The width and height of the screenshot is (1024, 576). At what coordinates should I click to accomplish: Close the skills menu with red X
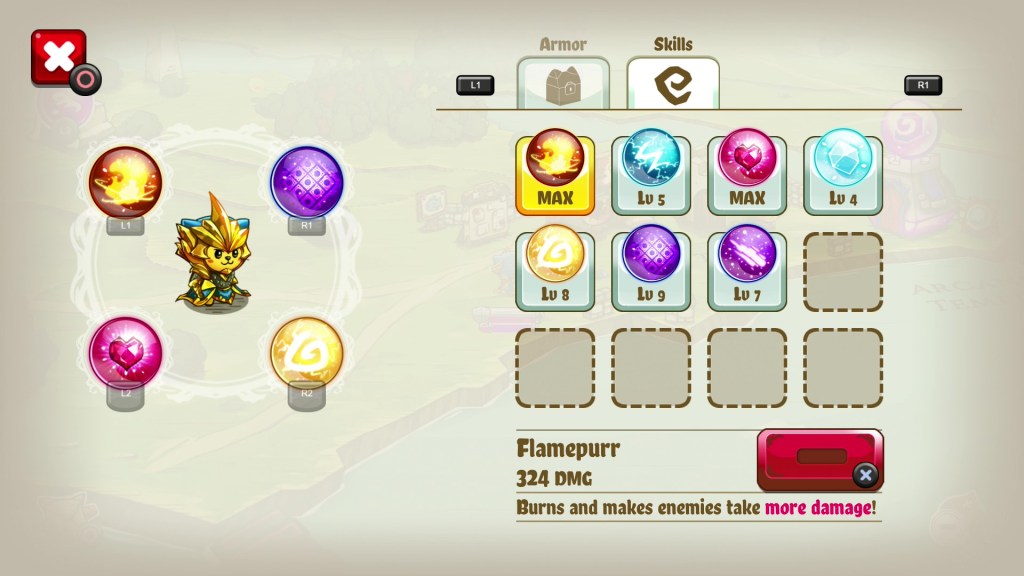pos(58,57)
